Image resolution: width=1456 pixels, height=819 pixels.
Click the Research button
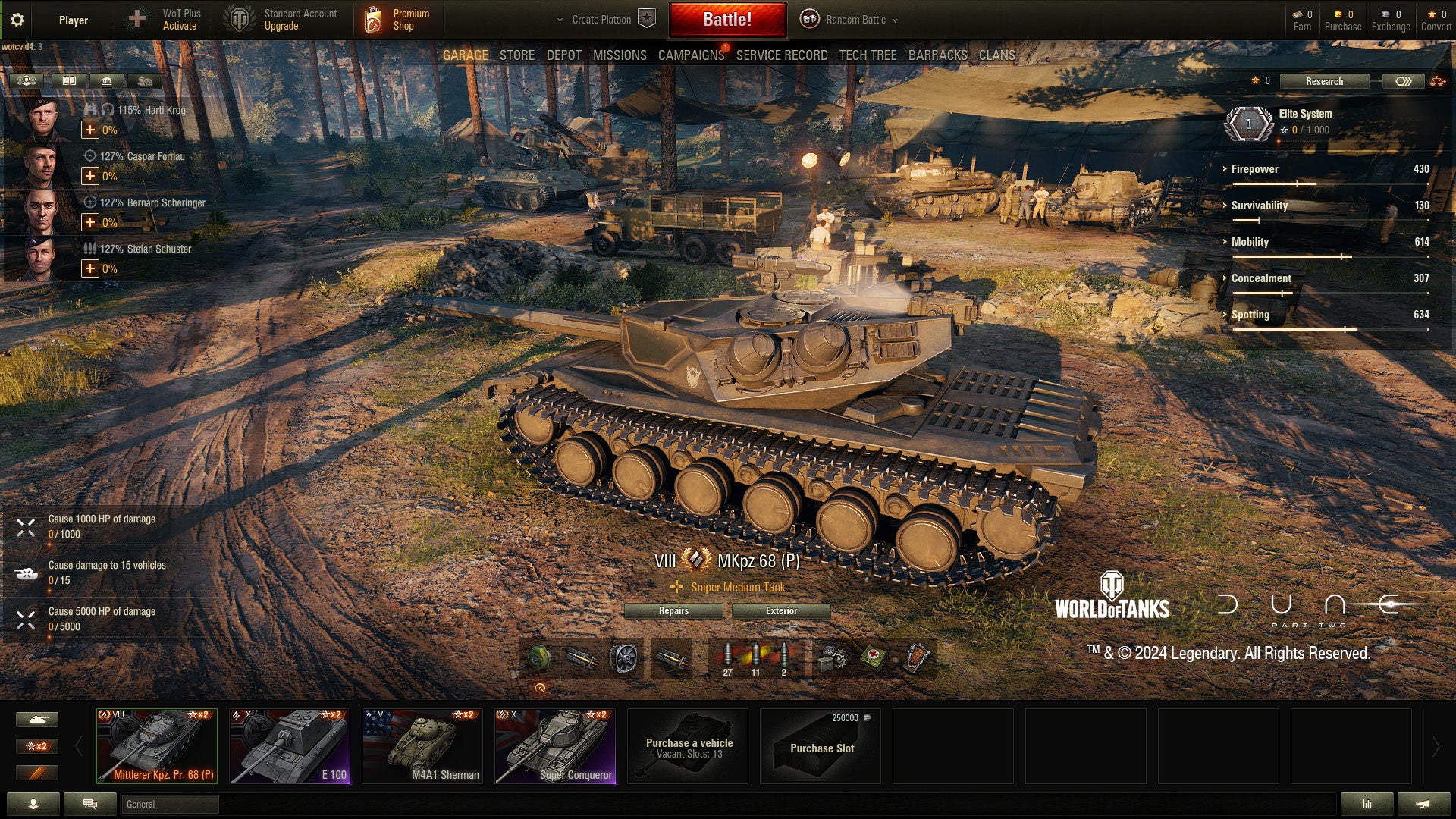pyautogui.click(x=1324, y=81)
